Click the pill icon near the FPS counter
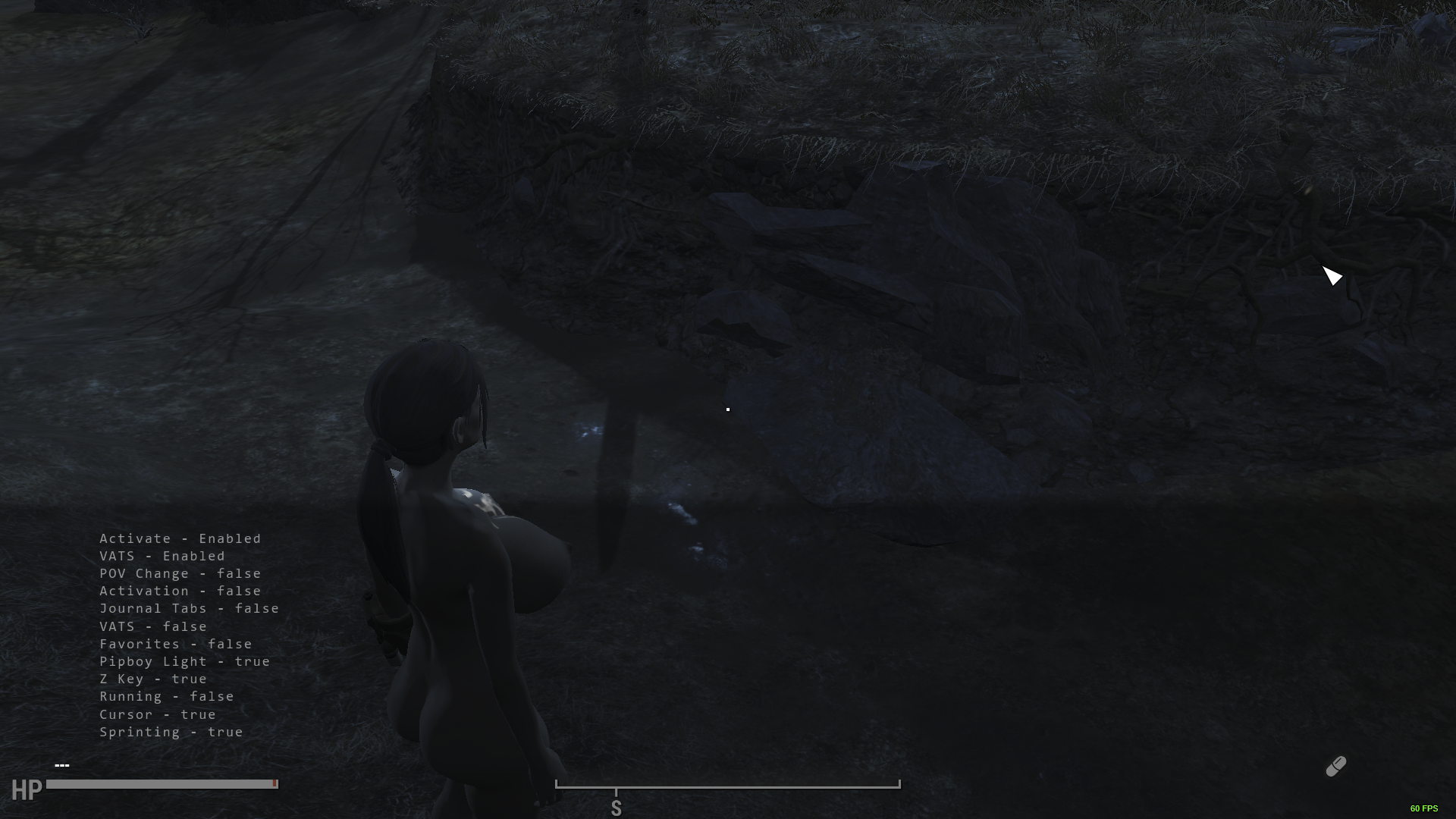This screenshot has width=1456, height=819. click(x=1335, y=767)
